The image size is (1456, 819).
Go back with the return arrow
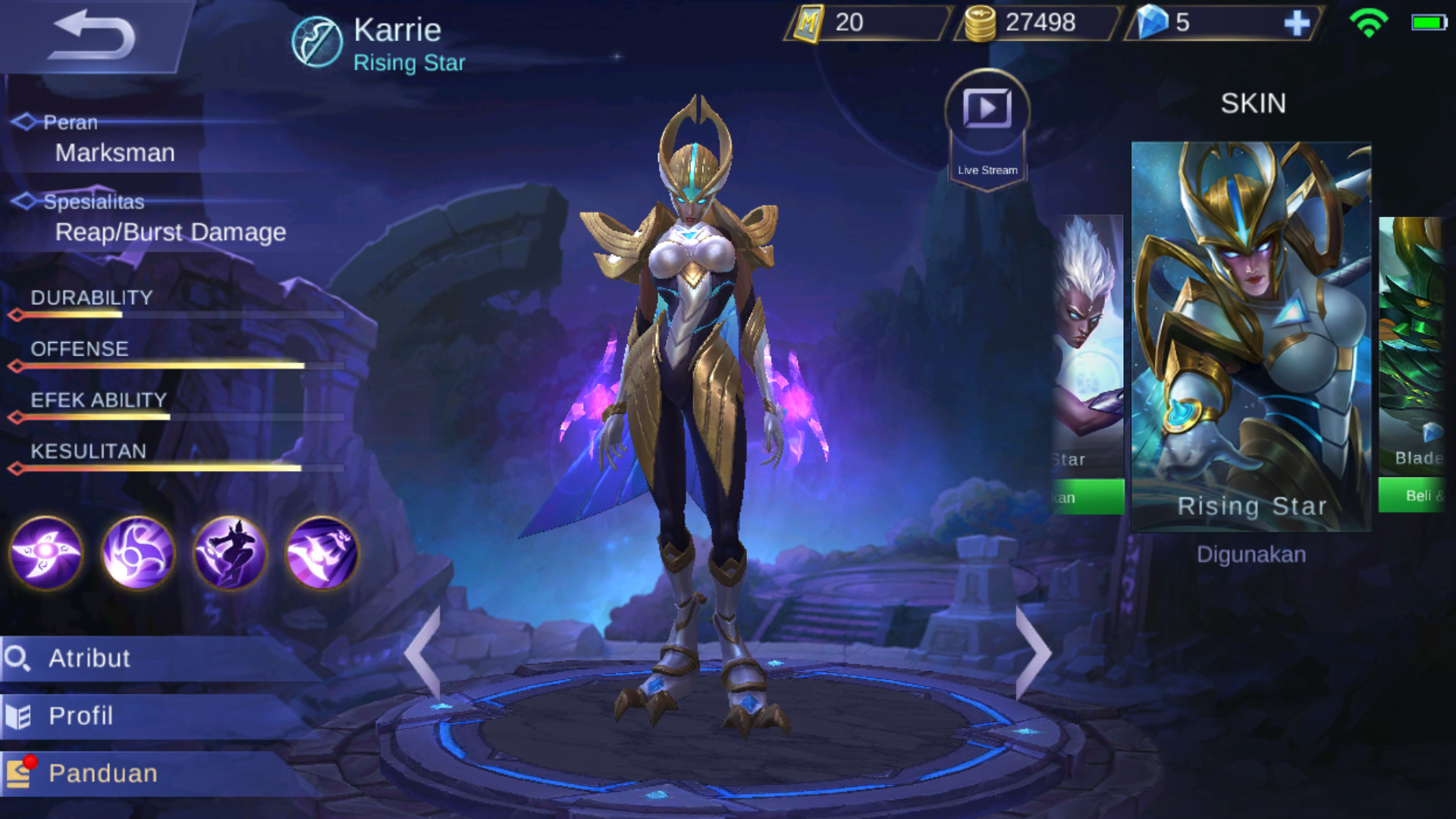pyautogui.click(x=93, y=36)
